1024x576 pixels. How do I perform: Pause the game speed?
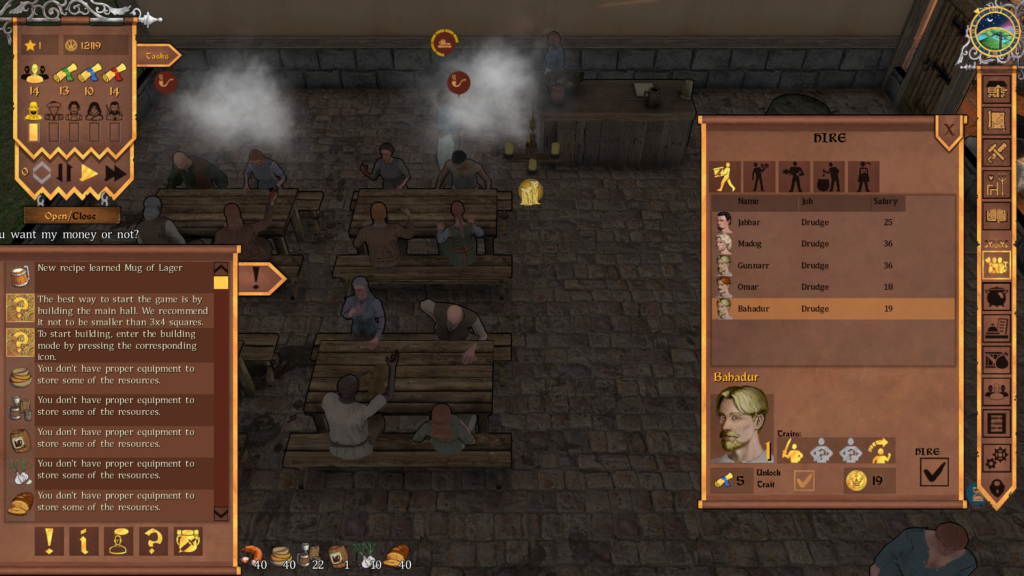tap(64, 172)
